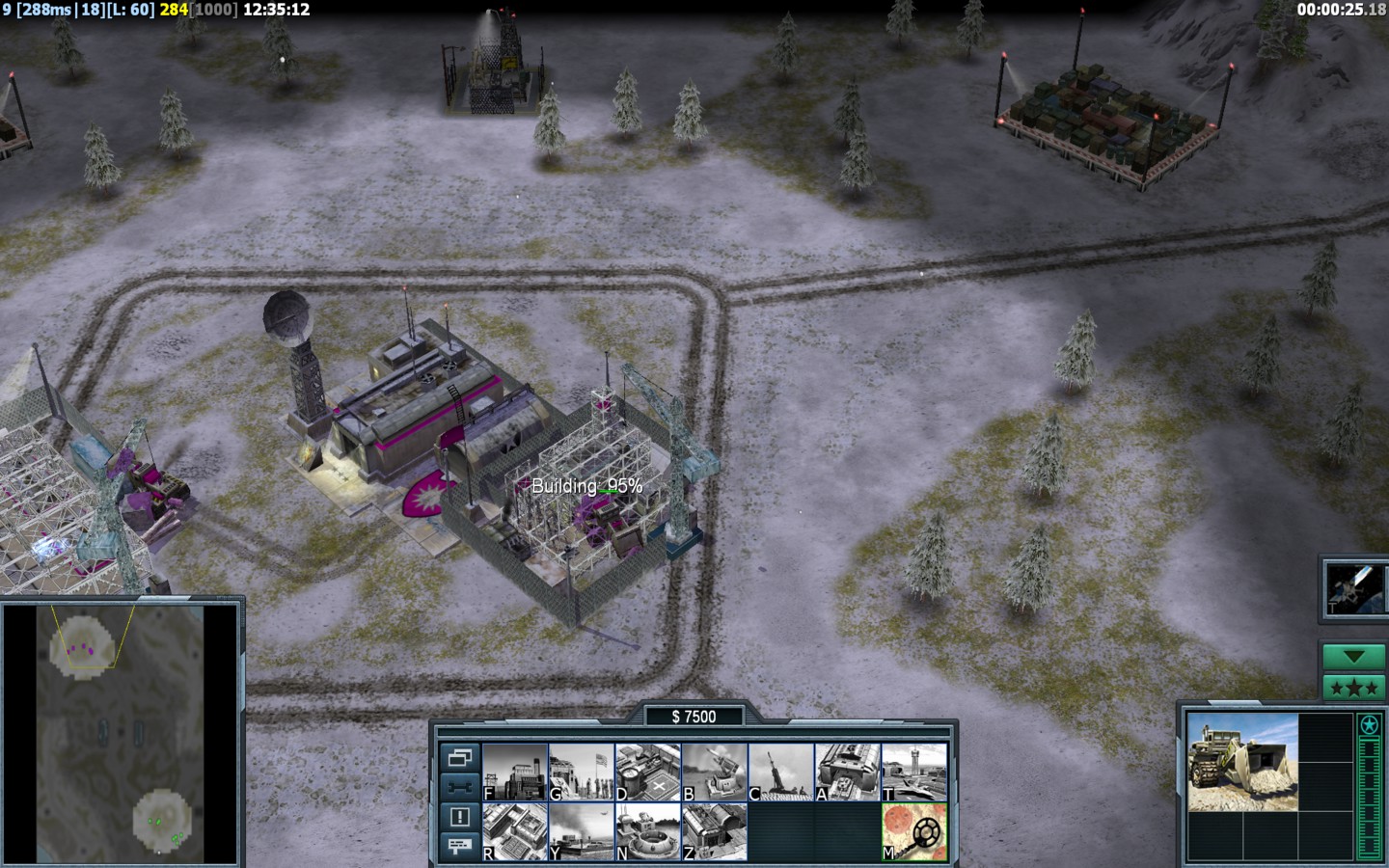
Task: Activate the clear mines command
Action: (x=914, y=831)
